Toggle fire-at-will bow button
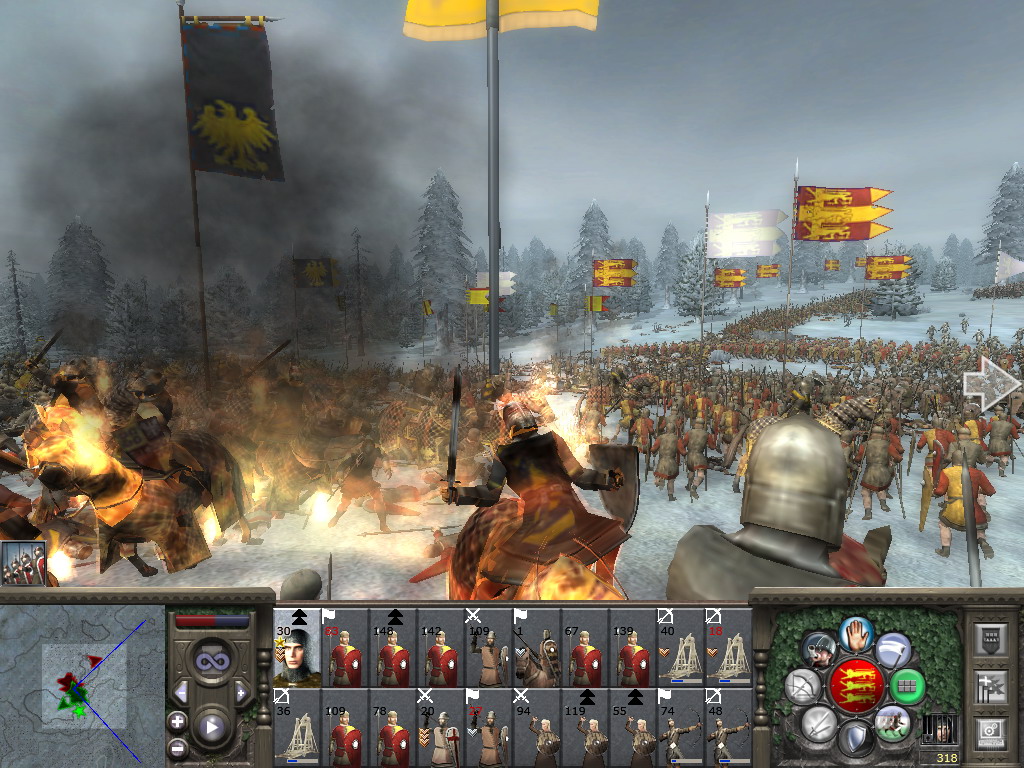 pos(803,686)
